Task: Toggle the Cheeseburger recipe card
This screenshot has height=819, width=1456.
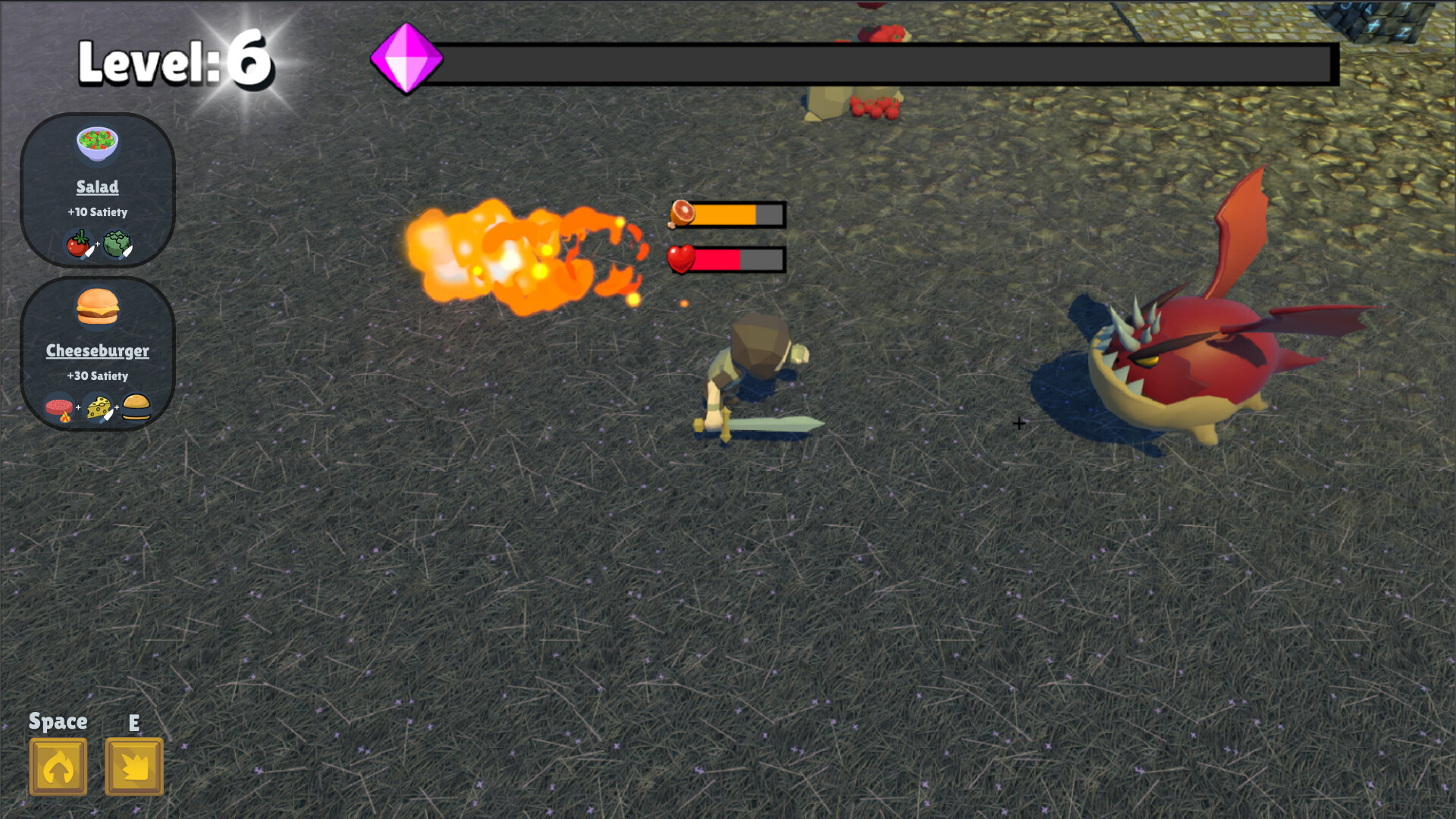Action: click(97, 353)
